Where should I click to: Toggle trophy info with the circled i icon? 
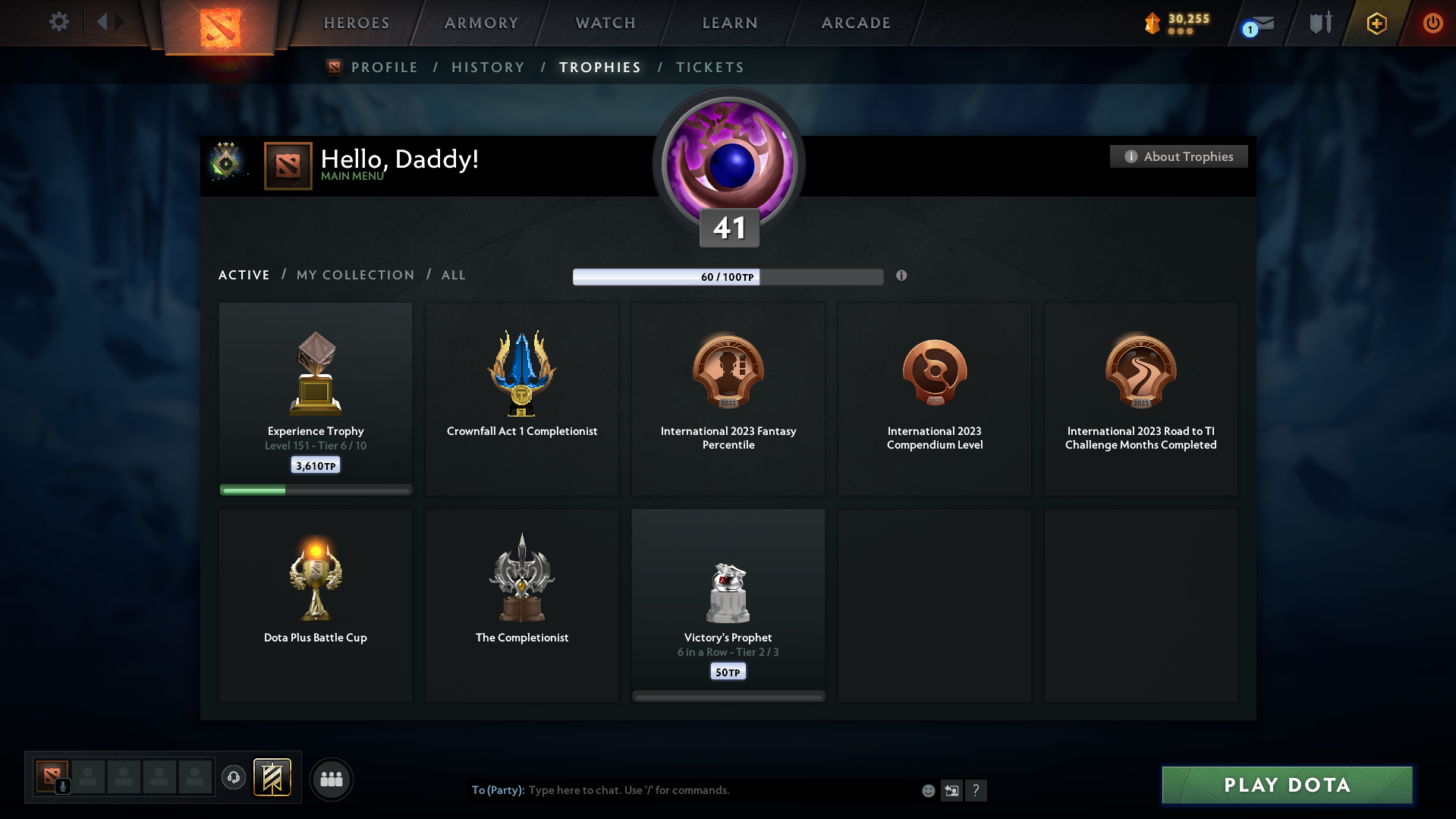(x=902, y=276)
